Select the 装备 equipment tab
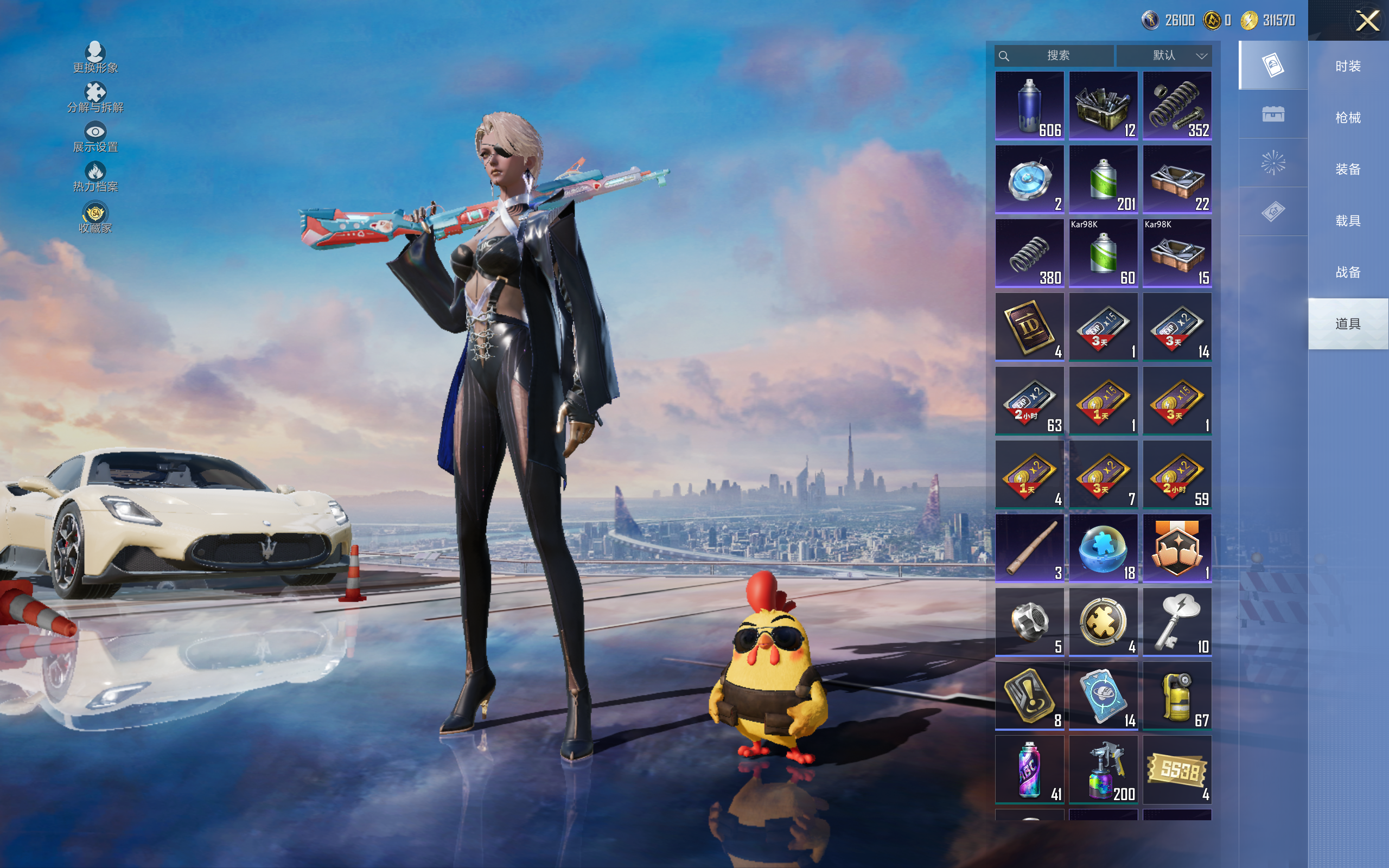1389x868 pixels. [1348, 169]
